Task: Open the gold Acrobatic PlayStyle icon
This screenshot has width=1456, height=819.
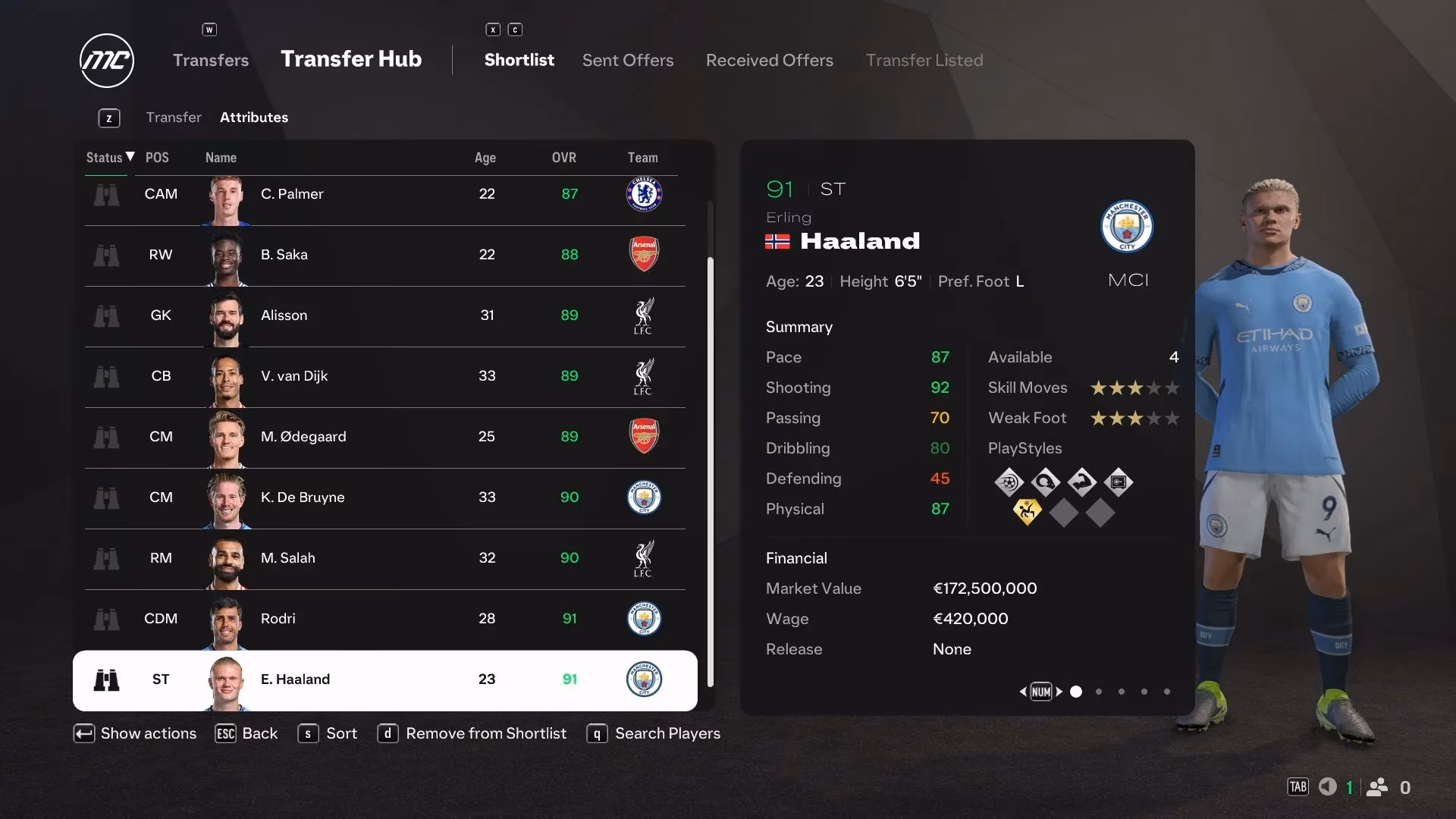Action: click(1028, 513)
